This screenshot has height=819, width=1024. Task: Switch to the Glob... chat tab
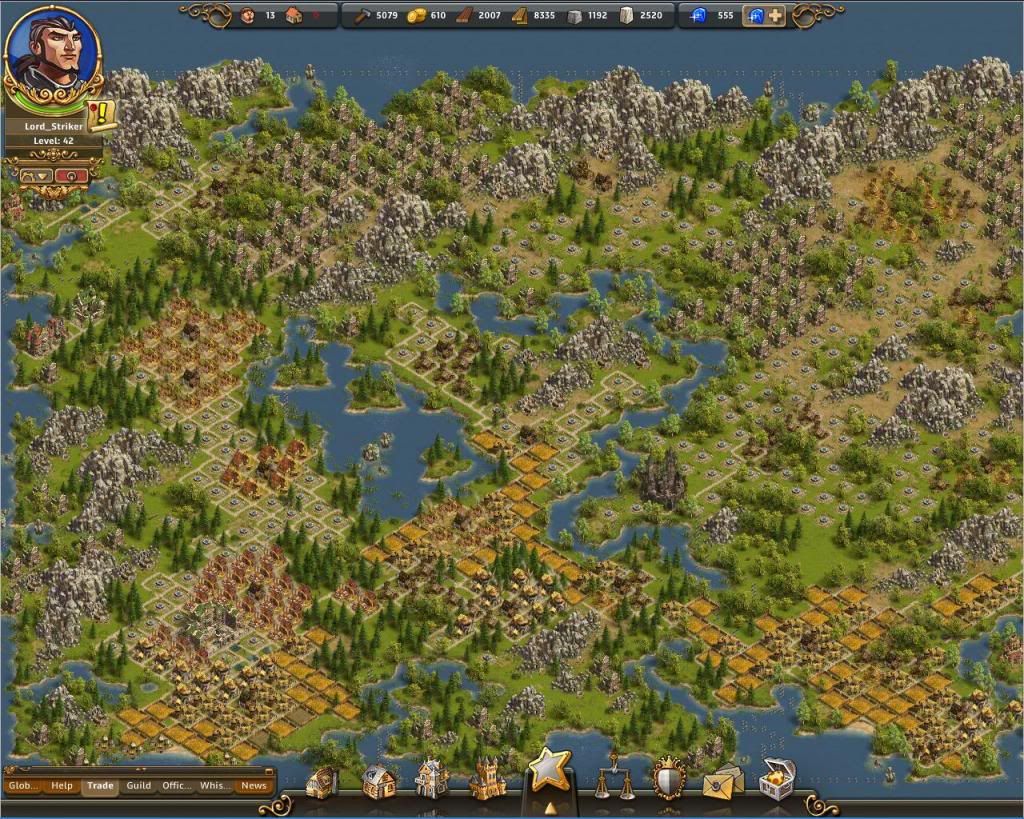point(22,785)
